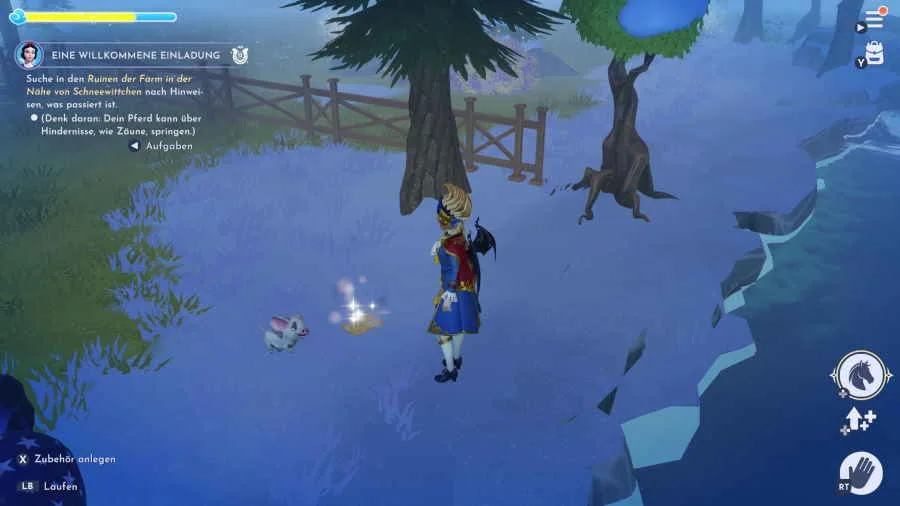Activate the up-arrow horse jump icon
This screenshot has width=900, height=506.
(860, 421)
